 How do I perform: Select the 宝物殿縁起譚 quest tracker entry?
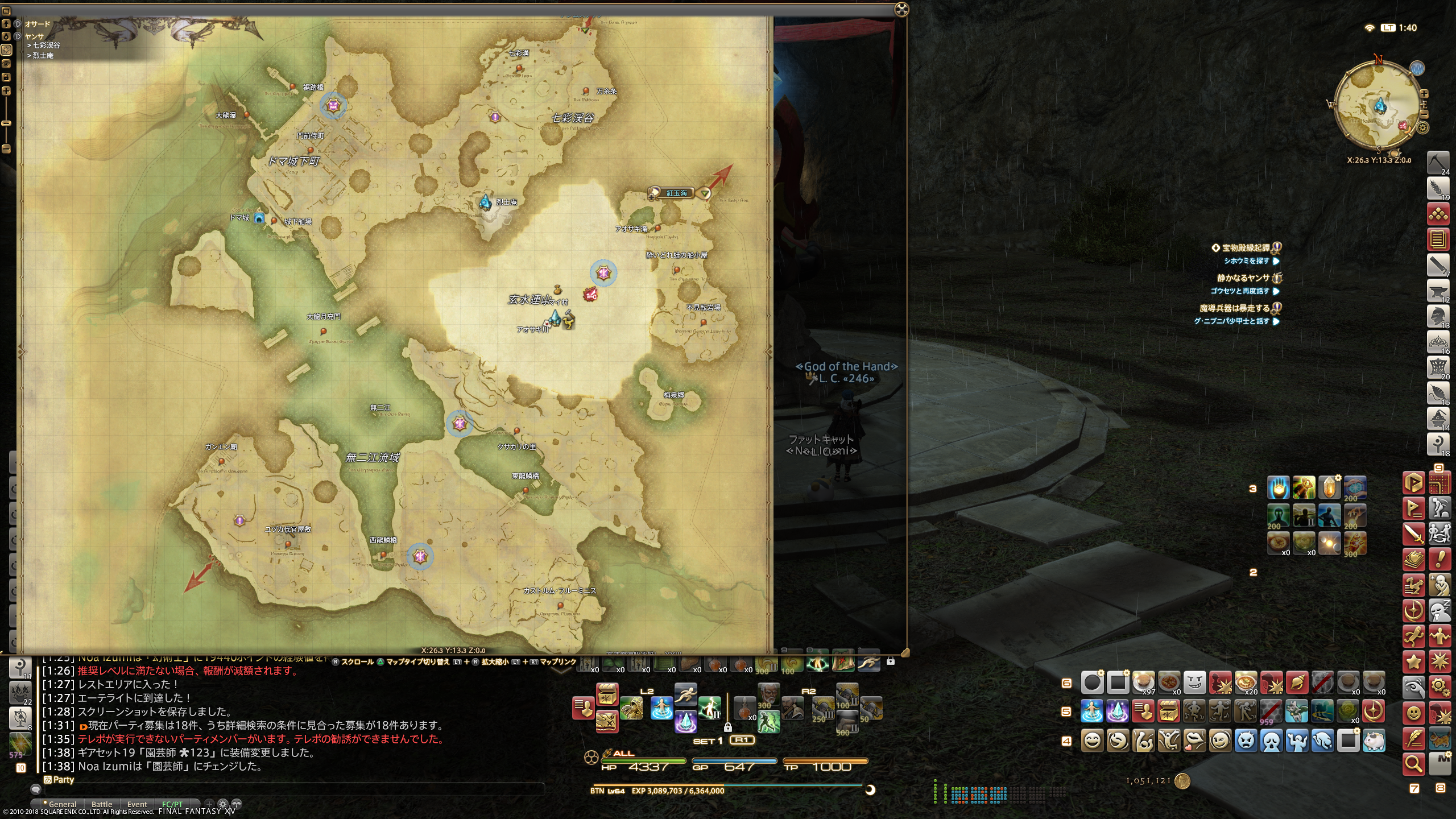click(1246, 248)
